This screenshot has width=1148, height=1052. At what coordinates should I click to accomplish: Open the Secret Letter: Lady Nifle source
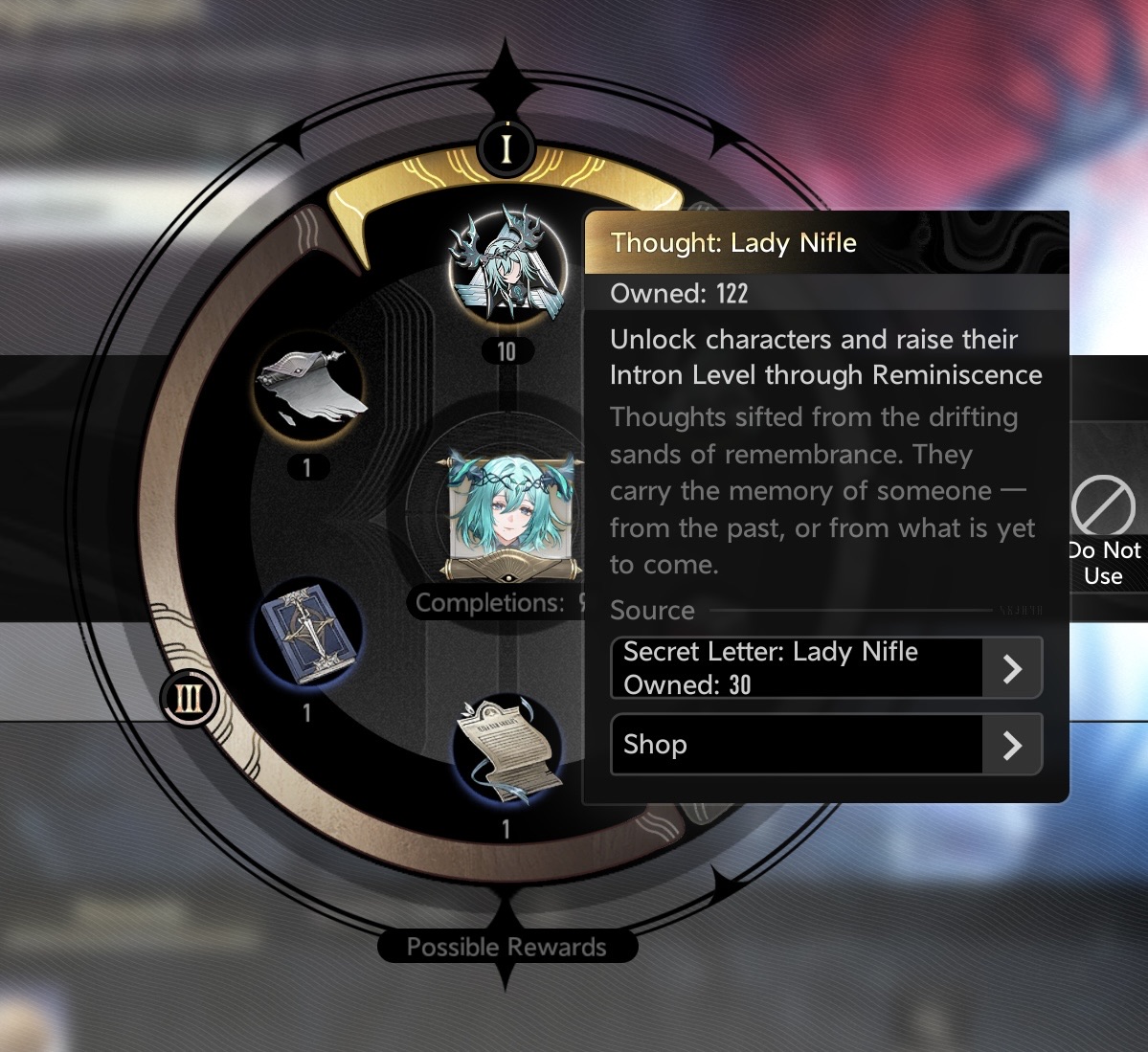[825, 668]
